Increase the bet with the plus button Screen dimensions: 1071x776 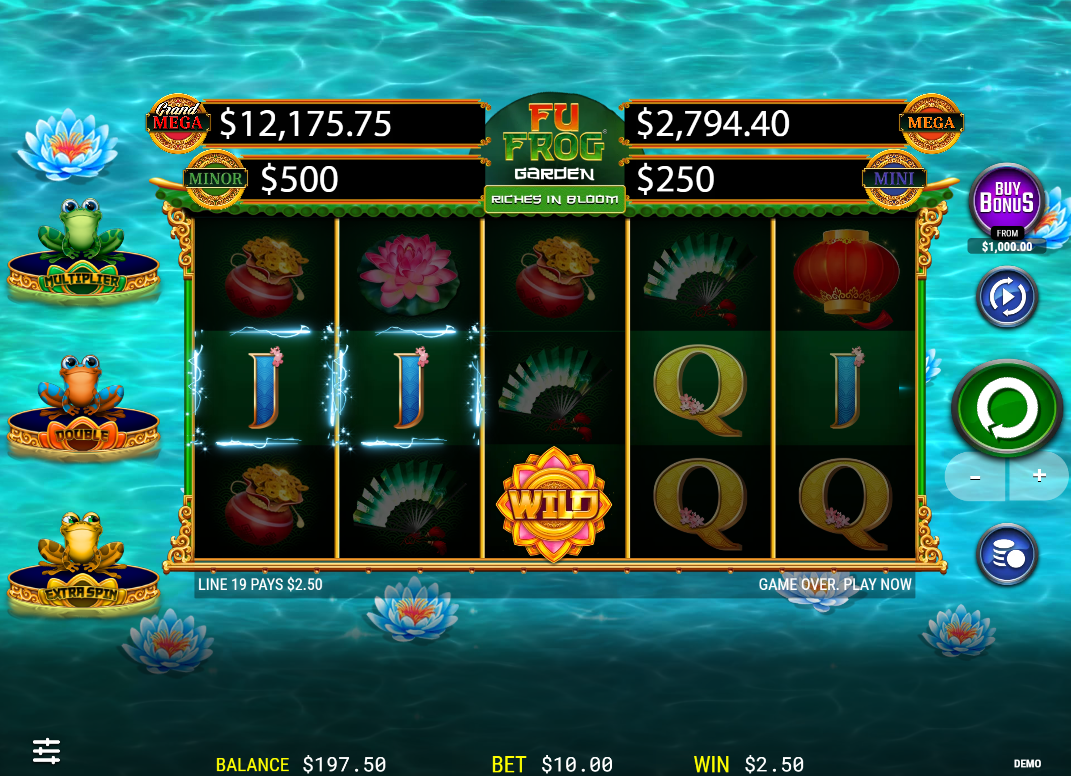1039,477
